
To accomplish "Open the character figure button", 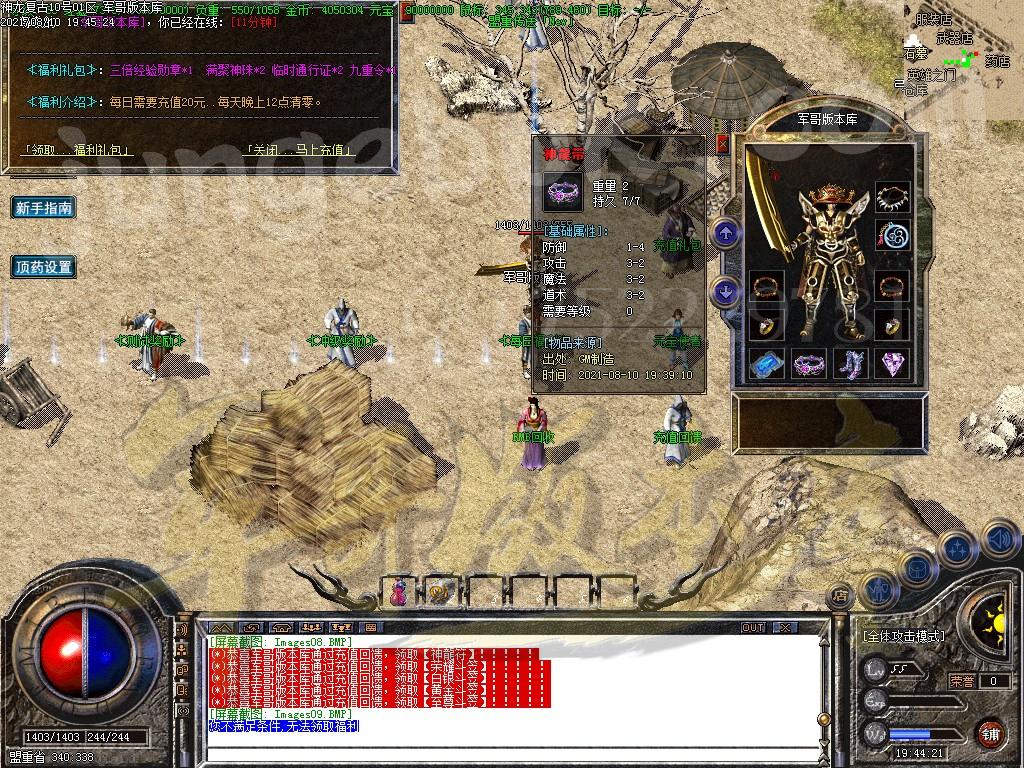I will [x=878, y=590].
